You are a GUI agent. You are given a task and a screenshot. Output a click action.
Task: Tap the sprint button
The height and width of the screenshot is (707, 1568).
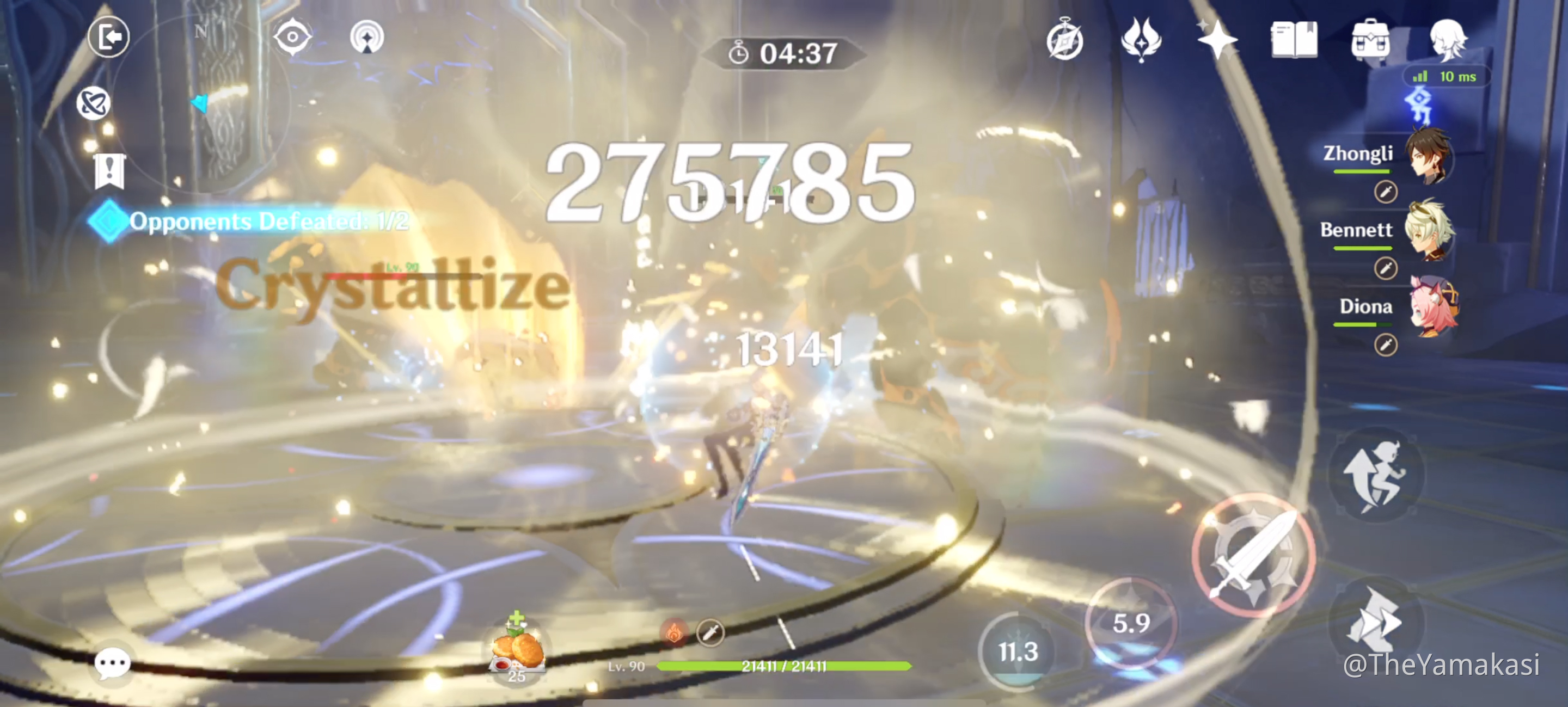(1377, 476)
